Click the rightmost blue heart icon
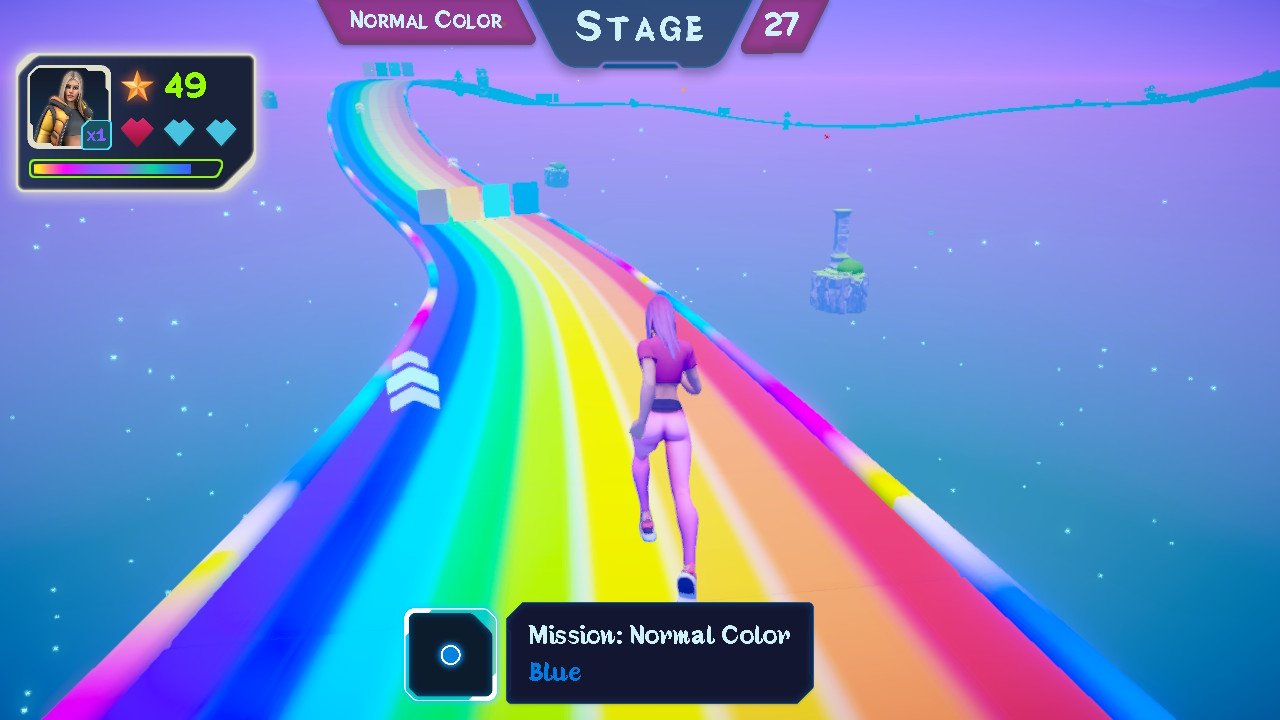Image resolution: width=1280 pixels, height=720 pixels. (x=221, y=131)
